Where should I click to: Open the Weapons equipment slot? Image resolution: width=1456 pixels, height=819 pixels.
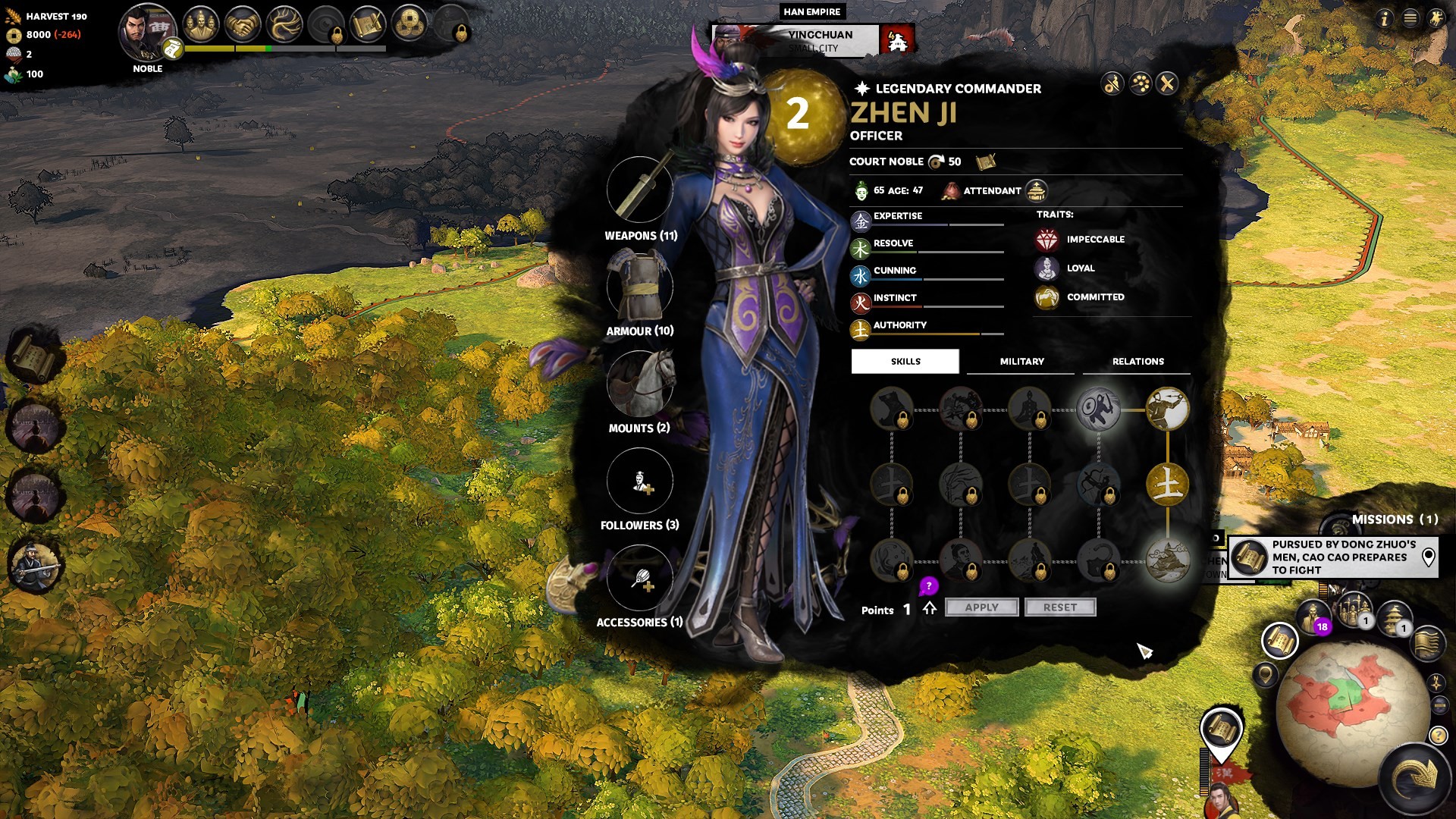[639, 190]
